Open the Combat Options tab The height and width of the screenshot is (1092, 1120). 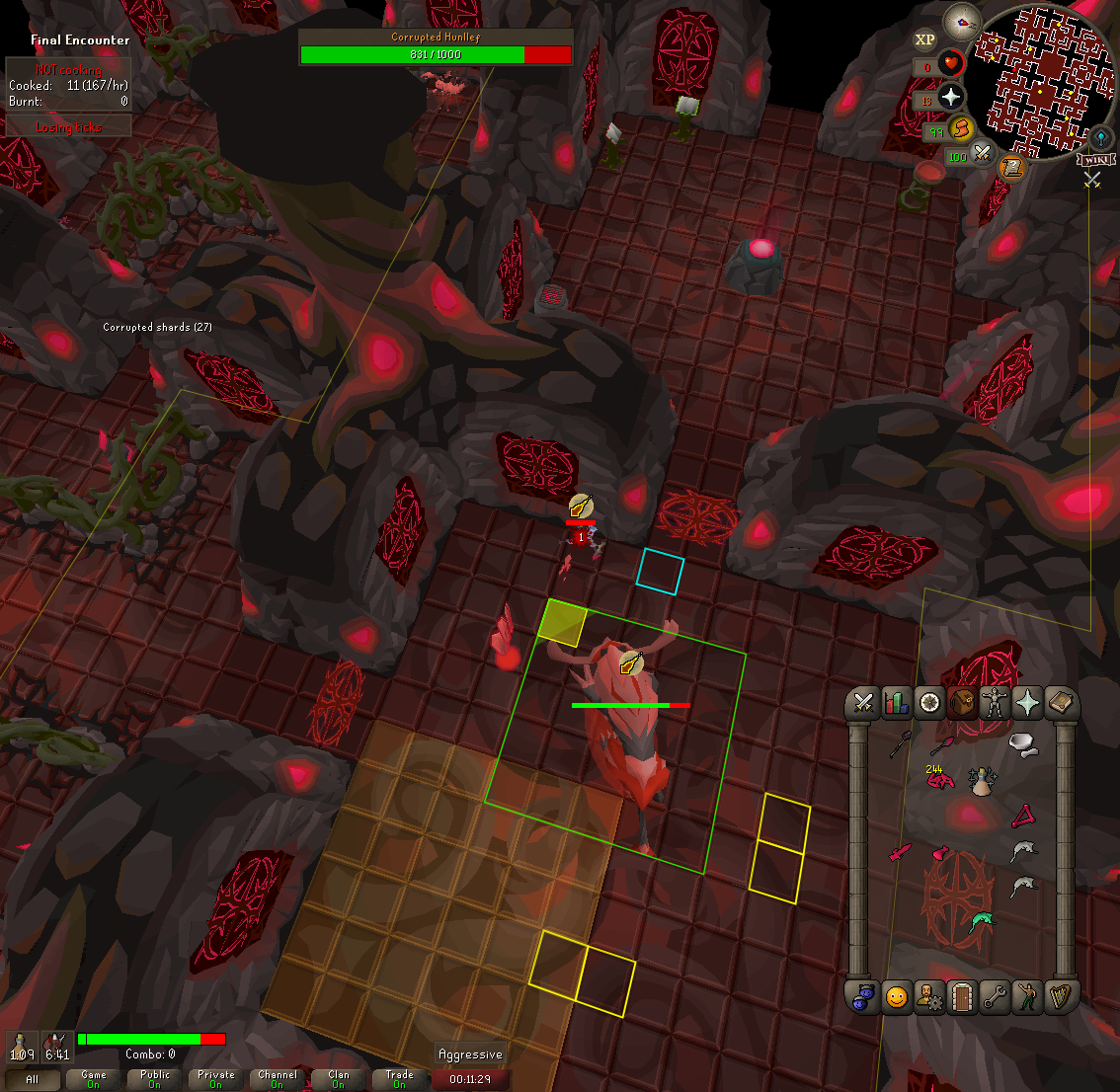pos(863,703)
